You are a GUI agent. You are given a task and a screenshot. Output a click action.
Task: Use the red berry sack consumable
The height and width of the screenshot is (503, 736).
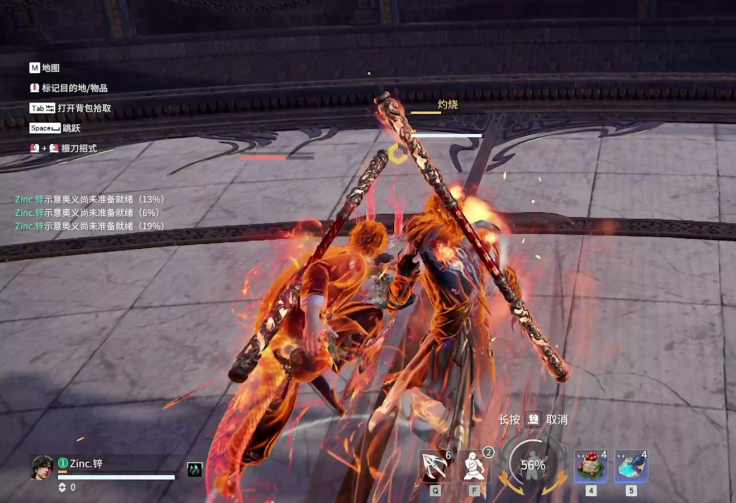pyautogui.click(x=590, y=466)
